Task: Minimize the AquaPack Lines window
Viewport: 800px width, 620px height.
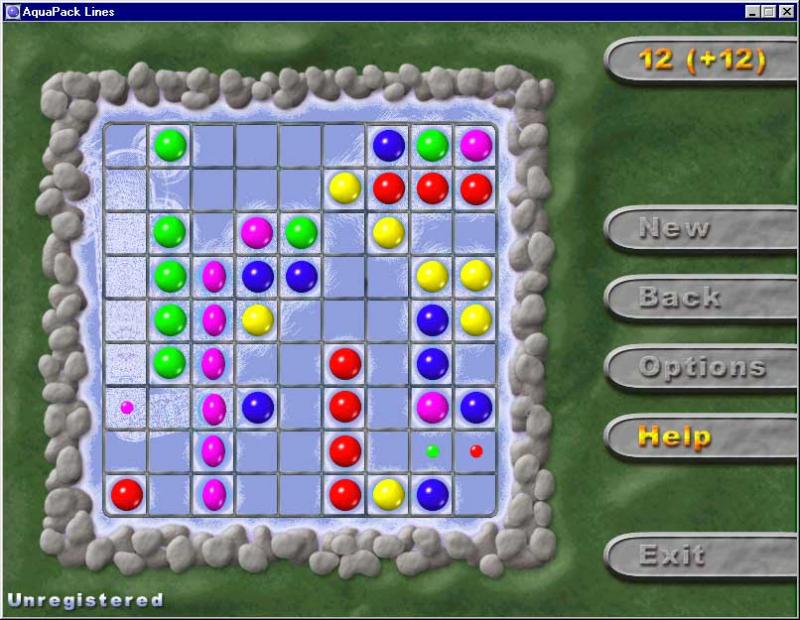Action: pos(753,11)
